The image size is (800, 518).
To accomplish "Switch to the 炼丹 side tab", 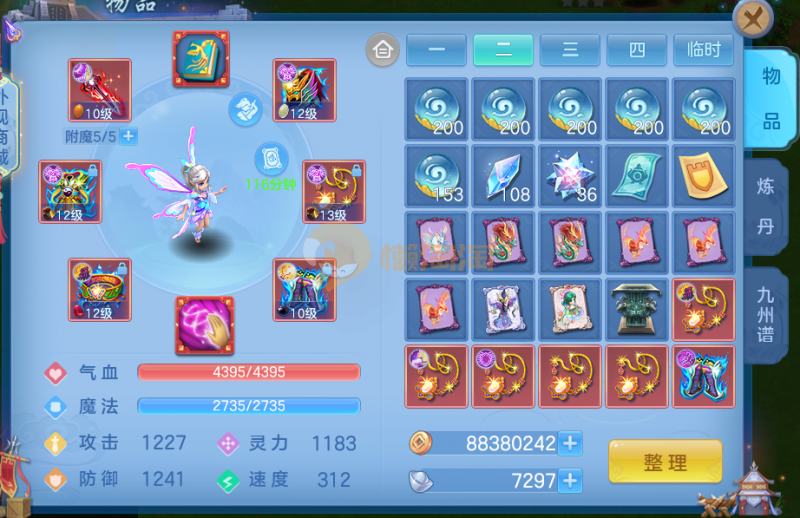I will pos(765,207).
